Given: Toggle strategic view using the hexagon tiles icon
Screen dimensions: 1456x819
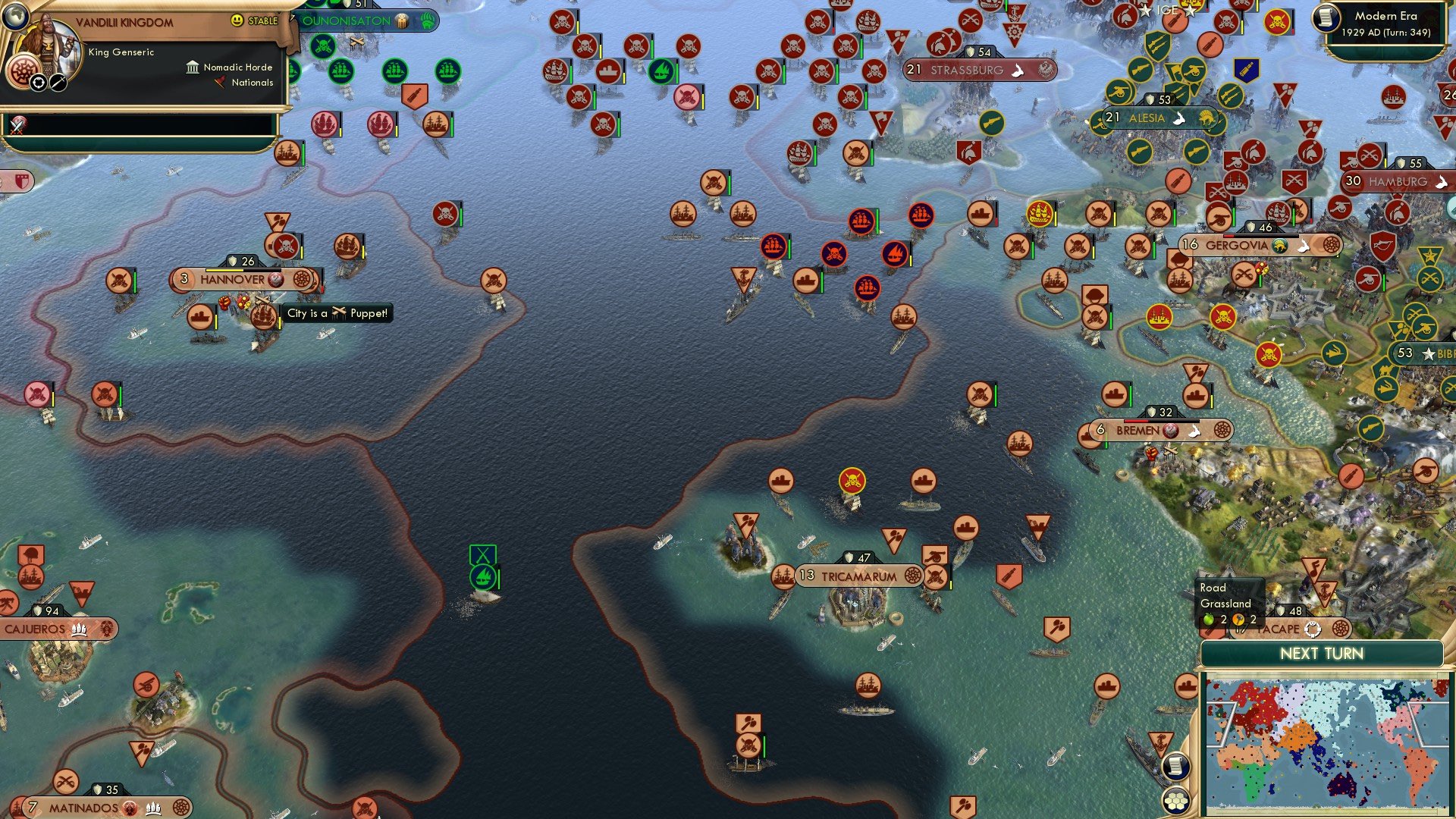Looking at the screenshot, I should click(1176, 799).
